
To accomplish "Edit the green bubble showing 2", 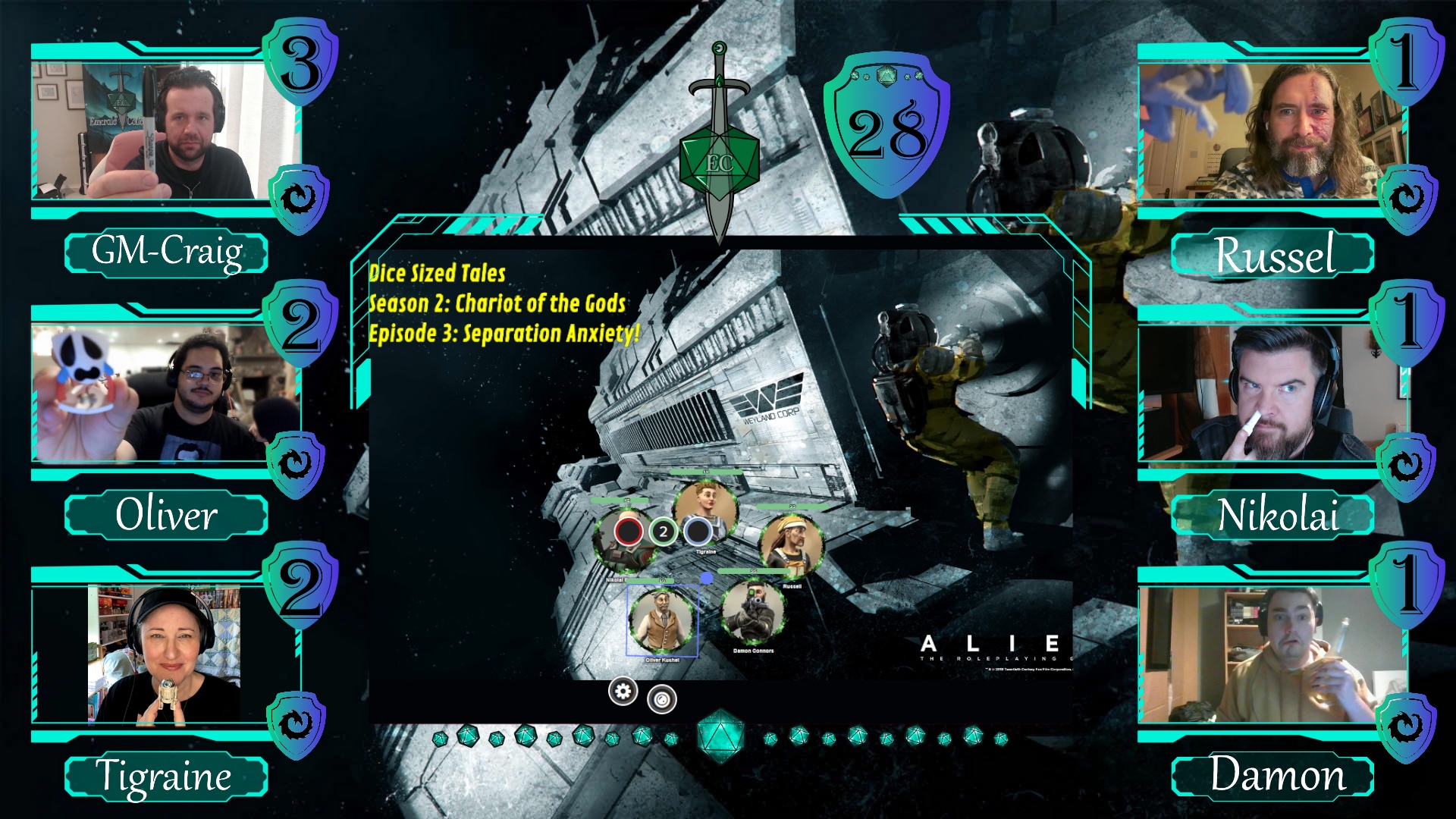I will tap(663, 532).
